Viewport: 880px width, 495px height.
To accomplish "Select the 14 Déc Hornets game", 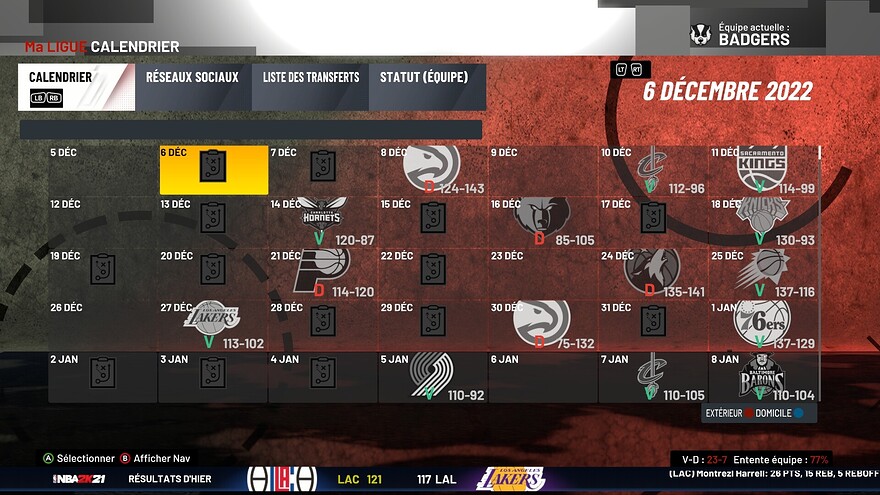I will tap(322, 220).
